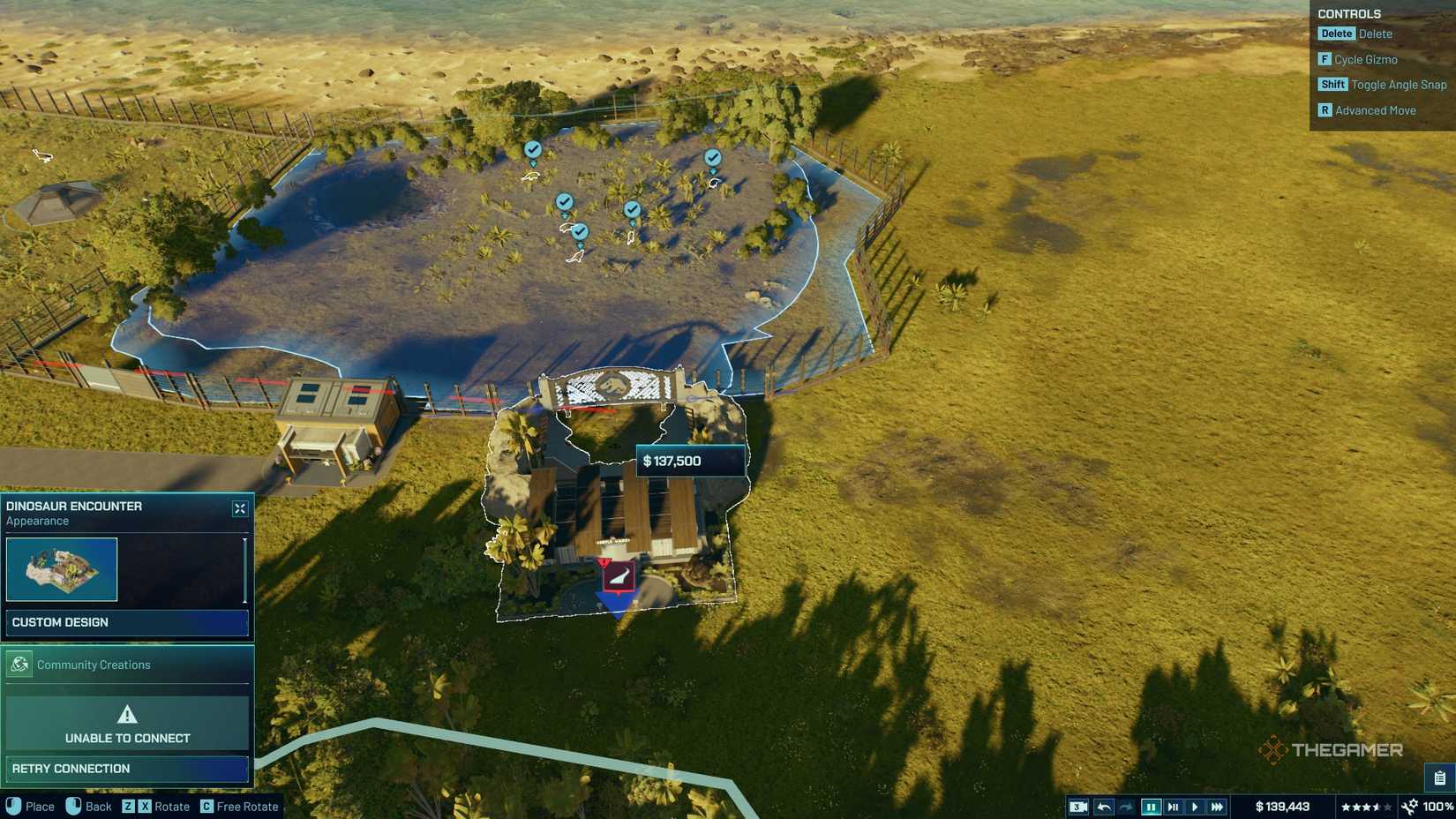Open the Custom Design selector

[x=128, y=622]
